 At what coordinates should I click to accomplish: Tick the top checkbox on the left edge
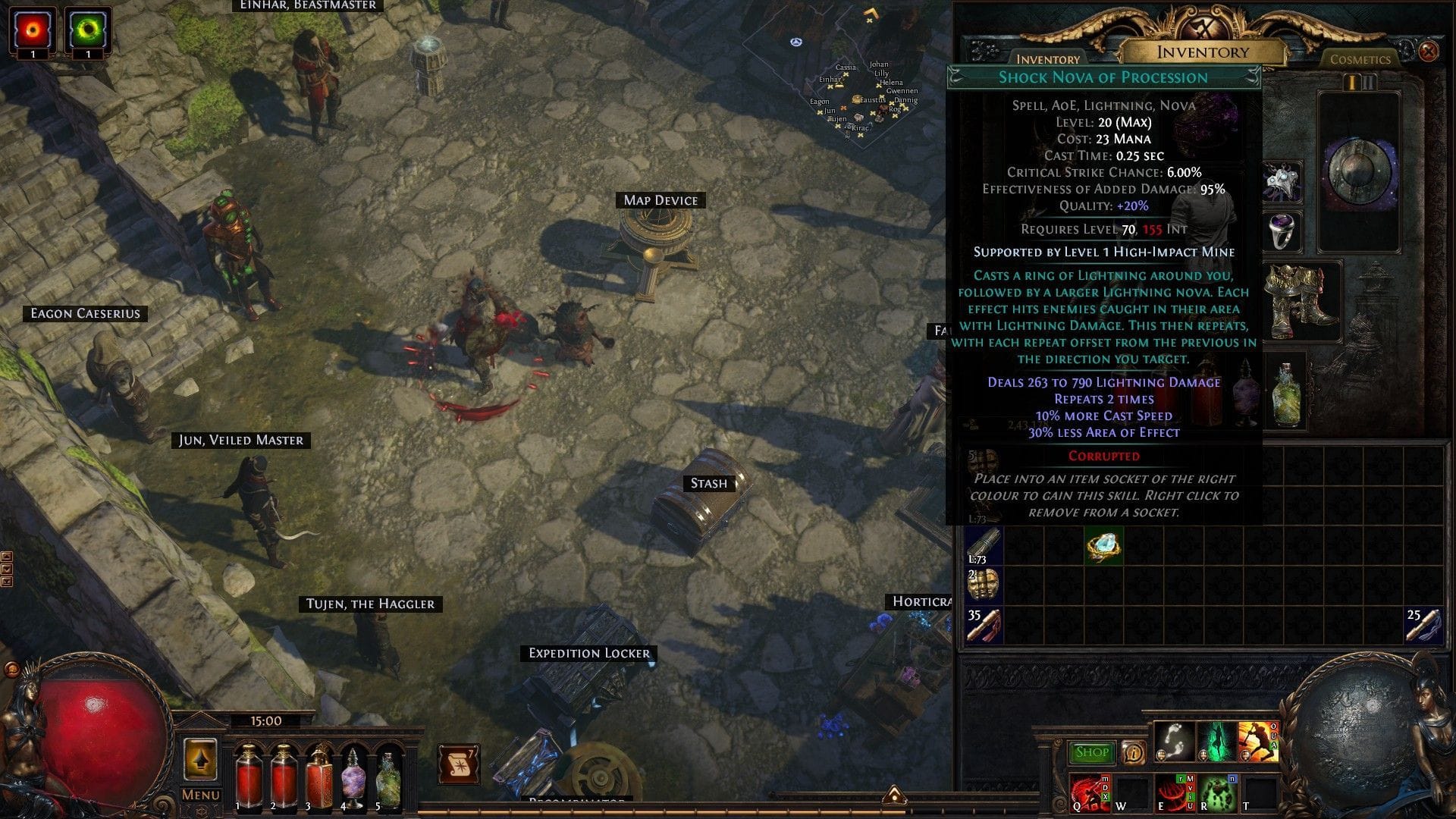click(7, 556)
